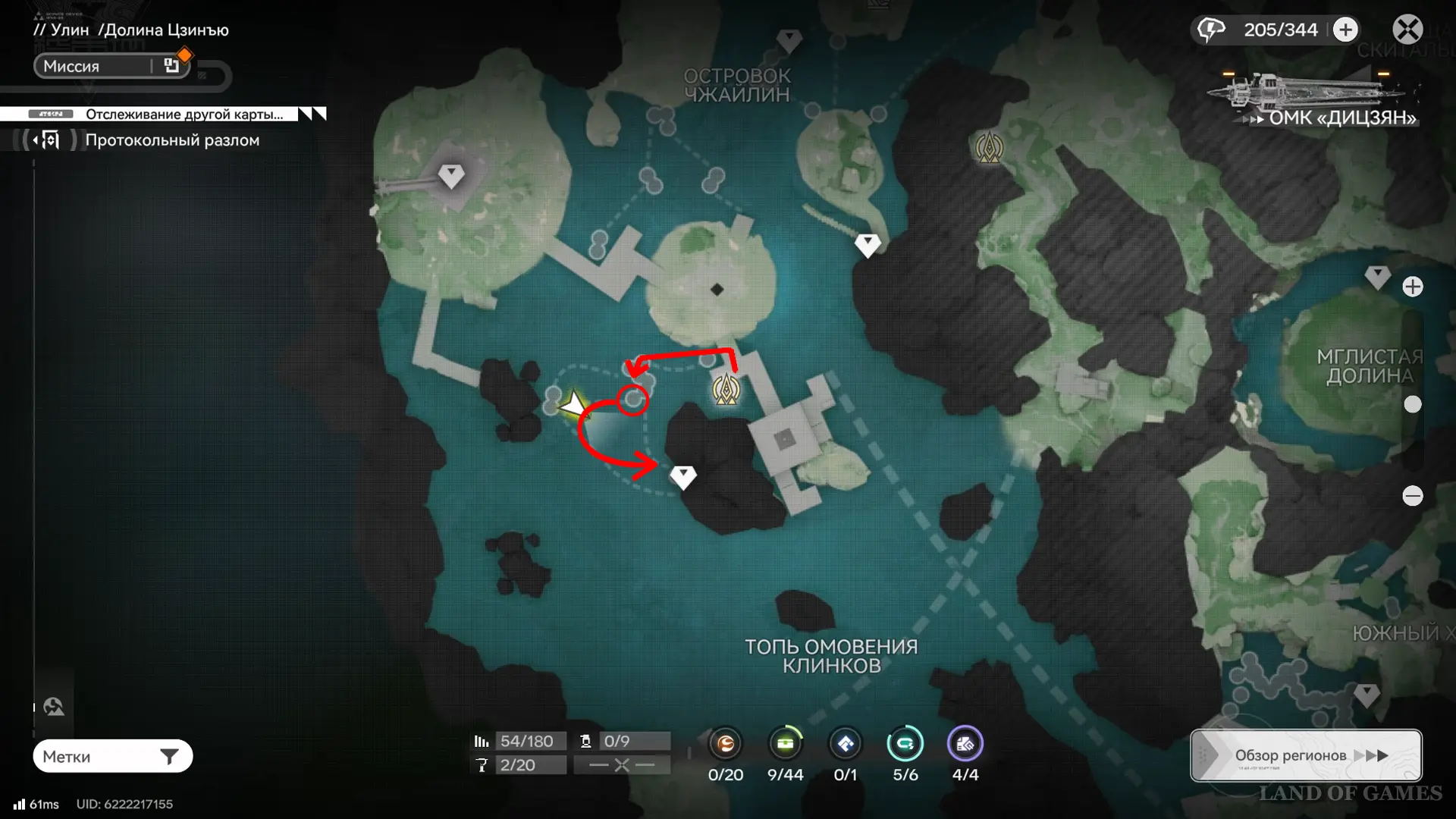Zoom in the map
This screenshot has height=819, width=1456.
tap(1412, 287)
